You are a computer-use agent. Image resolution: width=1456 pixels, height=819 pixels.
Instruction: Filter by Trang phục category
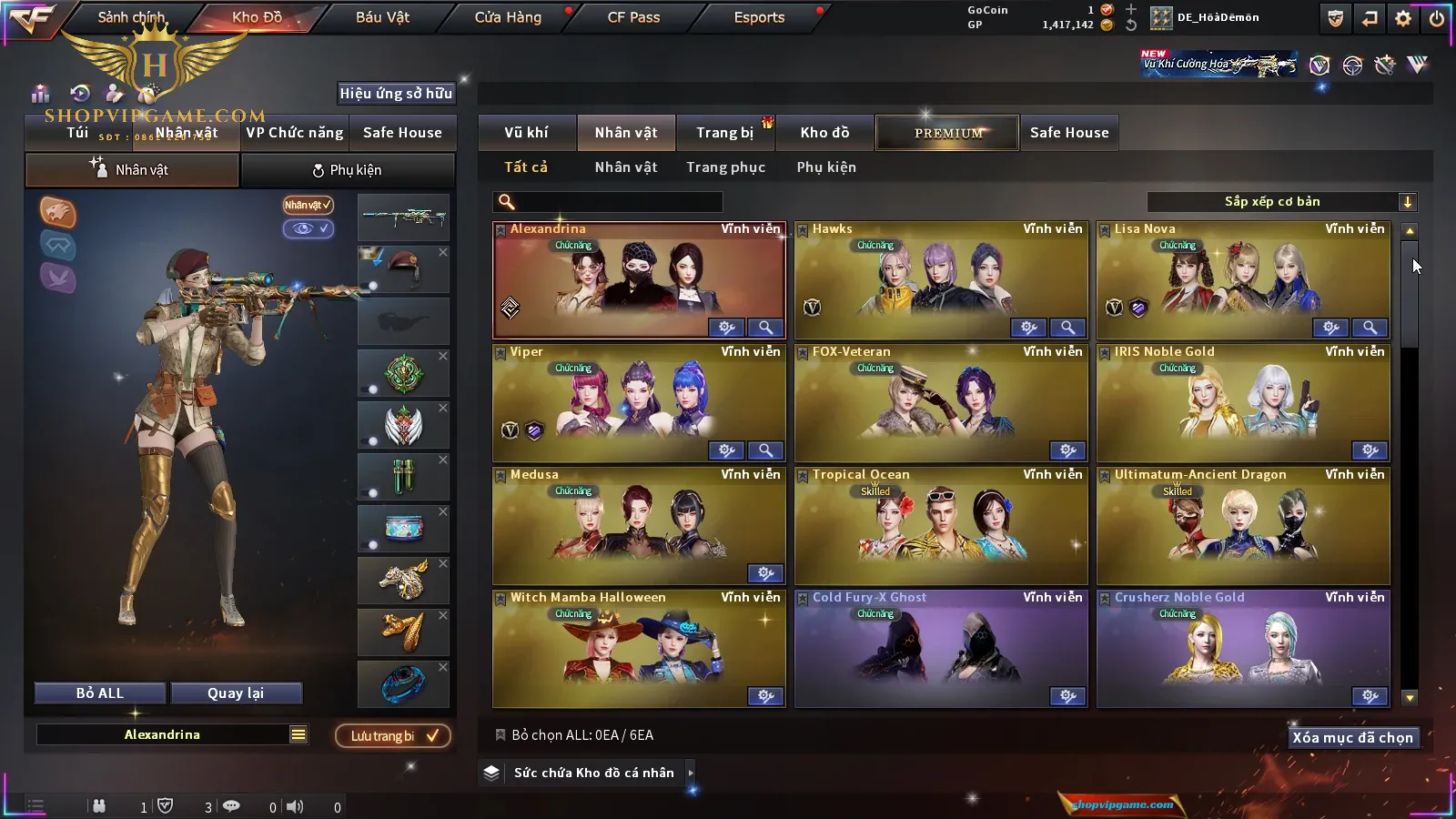point(725,167)
